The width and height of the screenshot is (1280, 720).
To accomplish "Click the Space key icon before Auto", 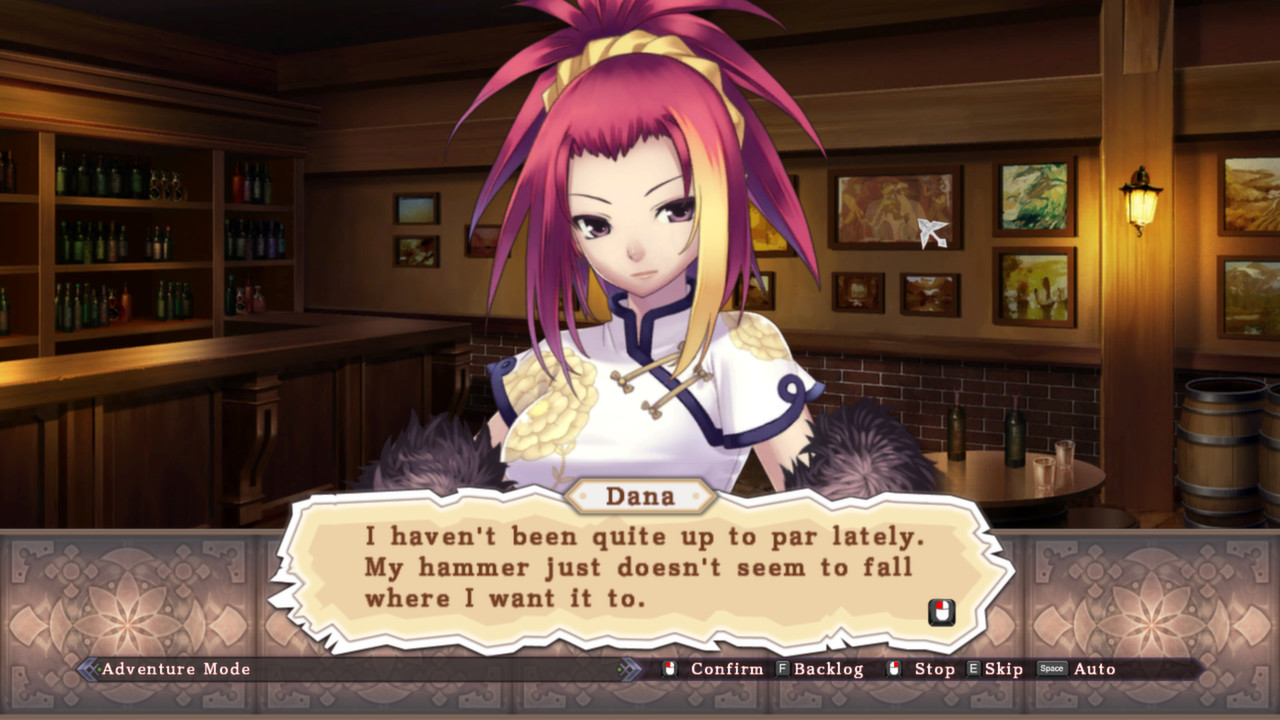I will click(1051, 668).
